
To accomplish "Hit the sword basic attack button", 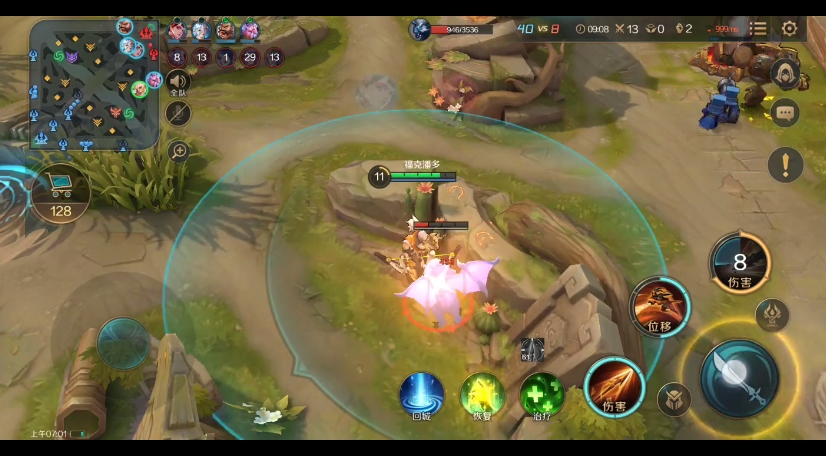I will click(x=739, y=375).
